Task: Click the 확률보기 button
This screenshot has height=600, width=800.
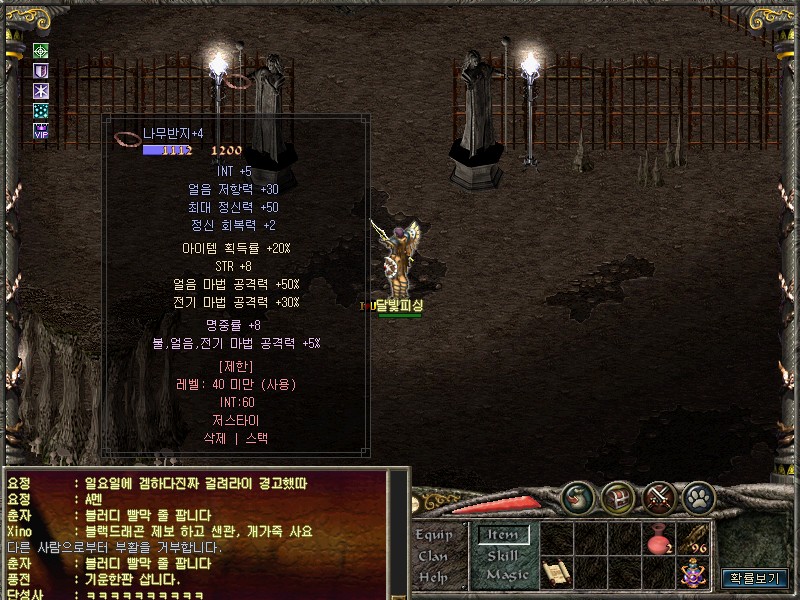Action: [x=755, y=578]
